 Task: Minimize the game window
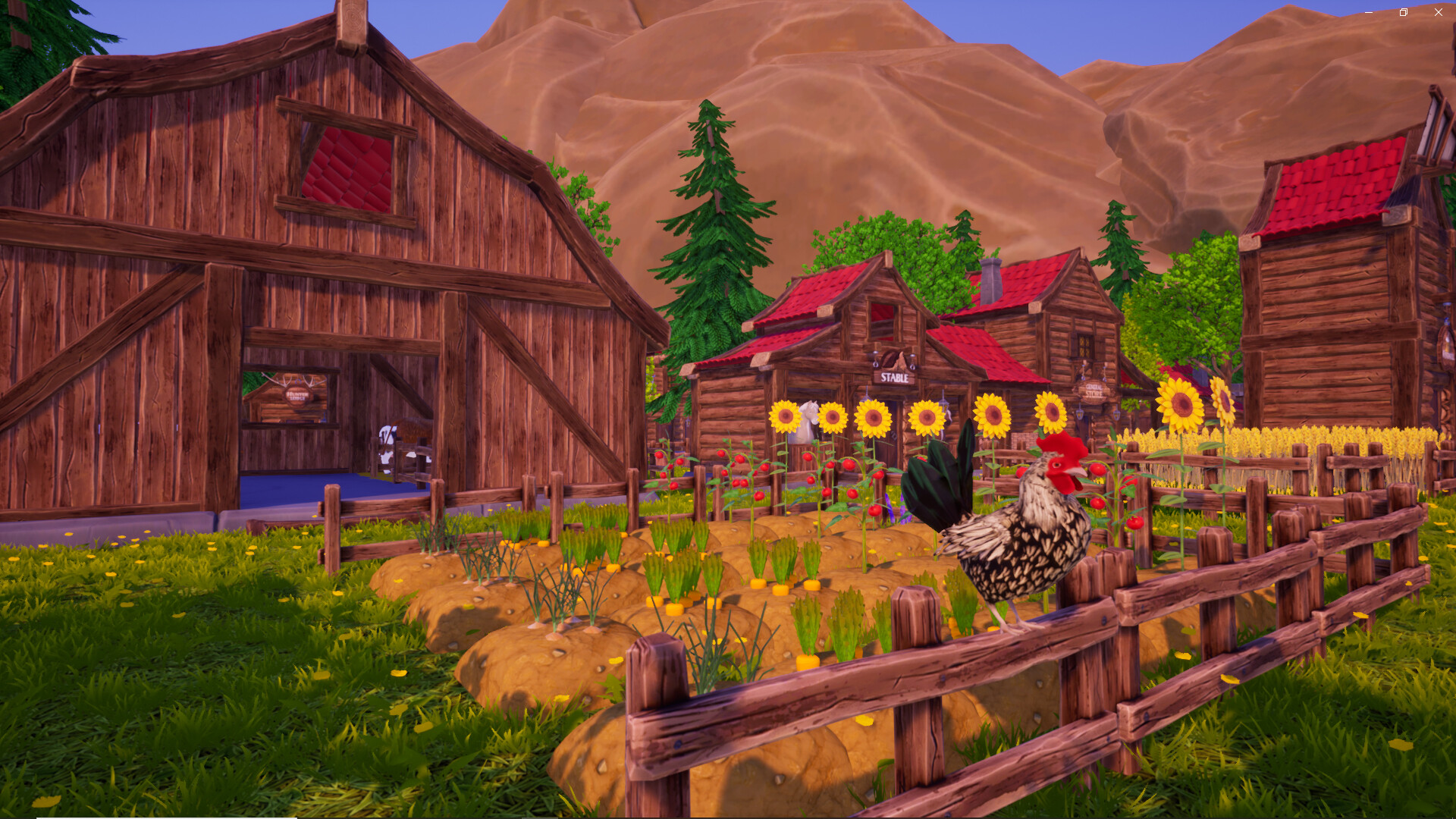[1367, 12]
